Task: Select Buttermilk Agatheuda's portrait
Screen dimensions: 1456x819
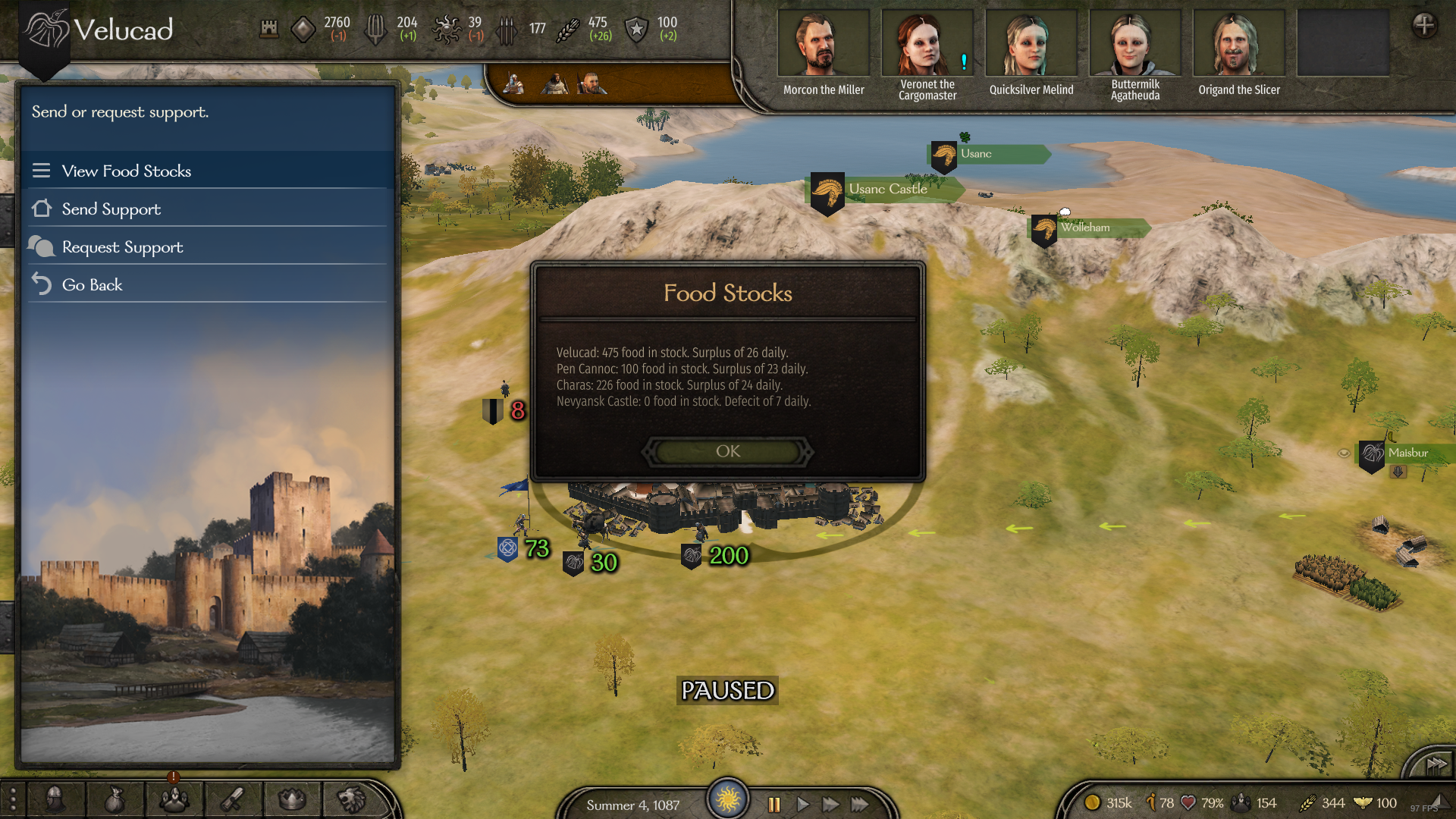Action: [x=1134, y=44]
